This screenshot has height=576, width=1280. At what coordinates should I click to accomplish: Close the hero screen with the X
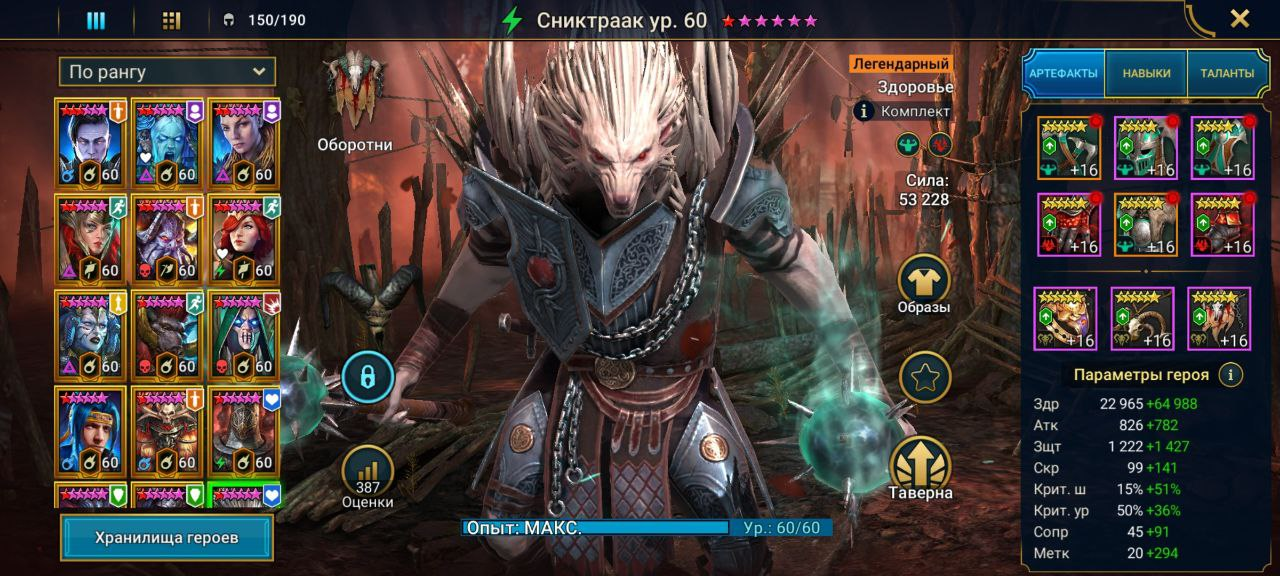tap(1239, 18)
